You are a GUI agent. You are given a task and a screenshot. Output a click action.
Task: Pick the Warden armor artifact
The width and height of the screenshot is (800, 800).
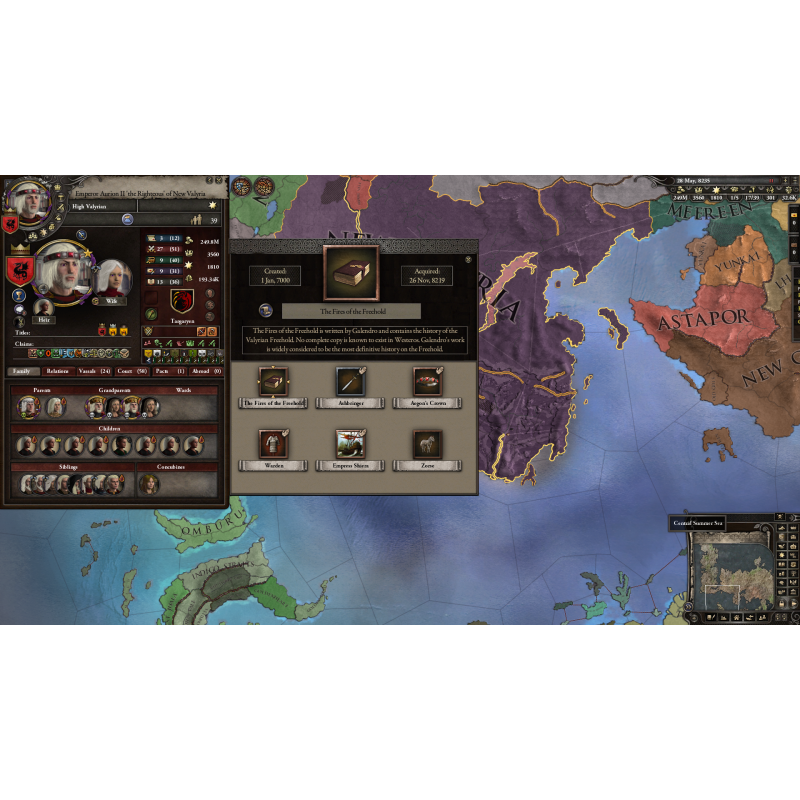(x=274, y=443)
